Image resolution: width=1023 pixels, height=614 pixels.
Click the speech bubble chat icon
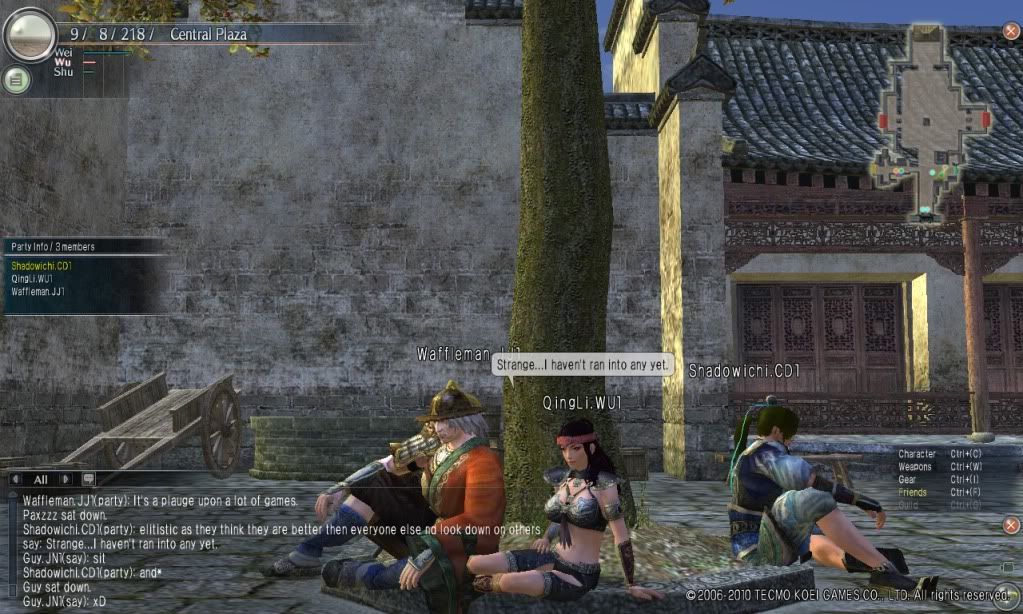coord(88,479)
